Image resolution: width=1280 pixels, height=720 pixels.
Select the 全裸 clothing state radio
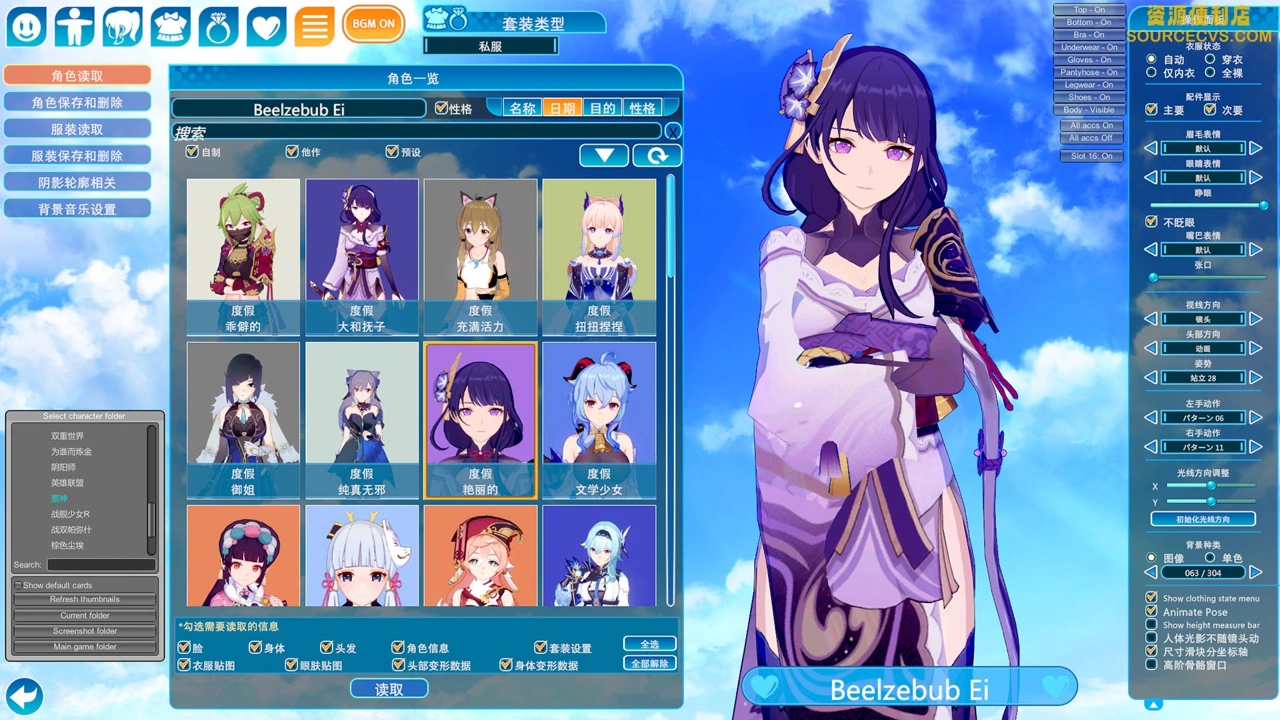pyautogui.click(x=1210, y=73)
